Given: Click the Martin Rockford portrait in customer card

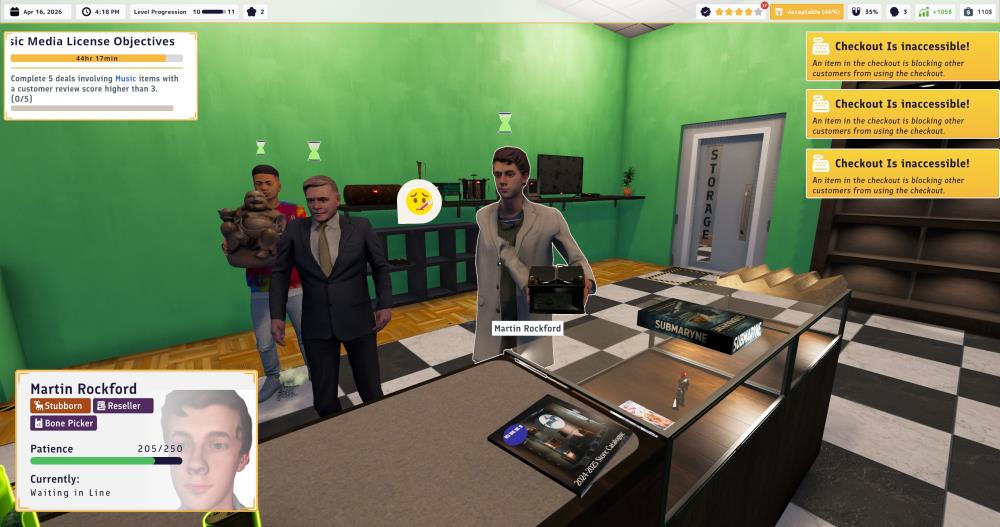Looking at the screenshot, I should coord(206,440).
